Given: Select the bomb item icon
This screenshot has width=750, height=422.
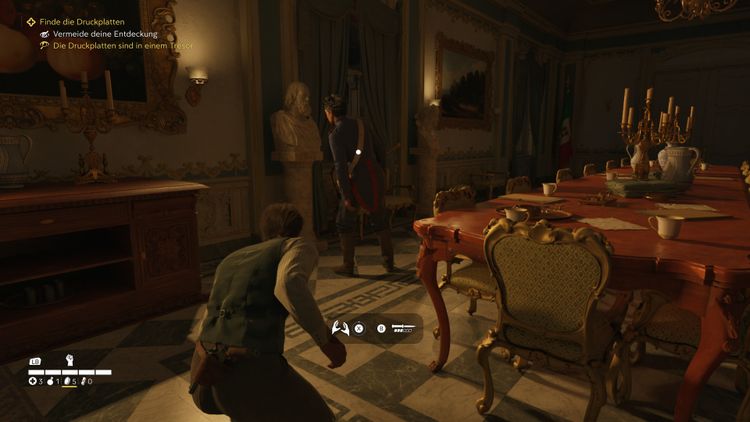Looking at the screenshot, I should (x=49, y=381).
